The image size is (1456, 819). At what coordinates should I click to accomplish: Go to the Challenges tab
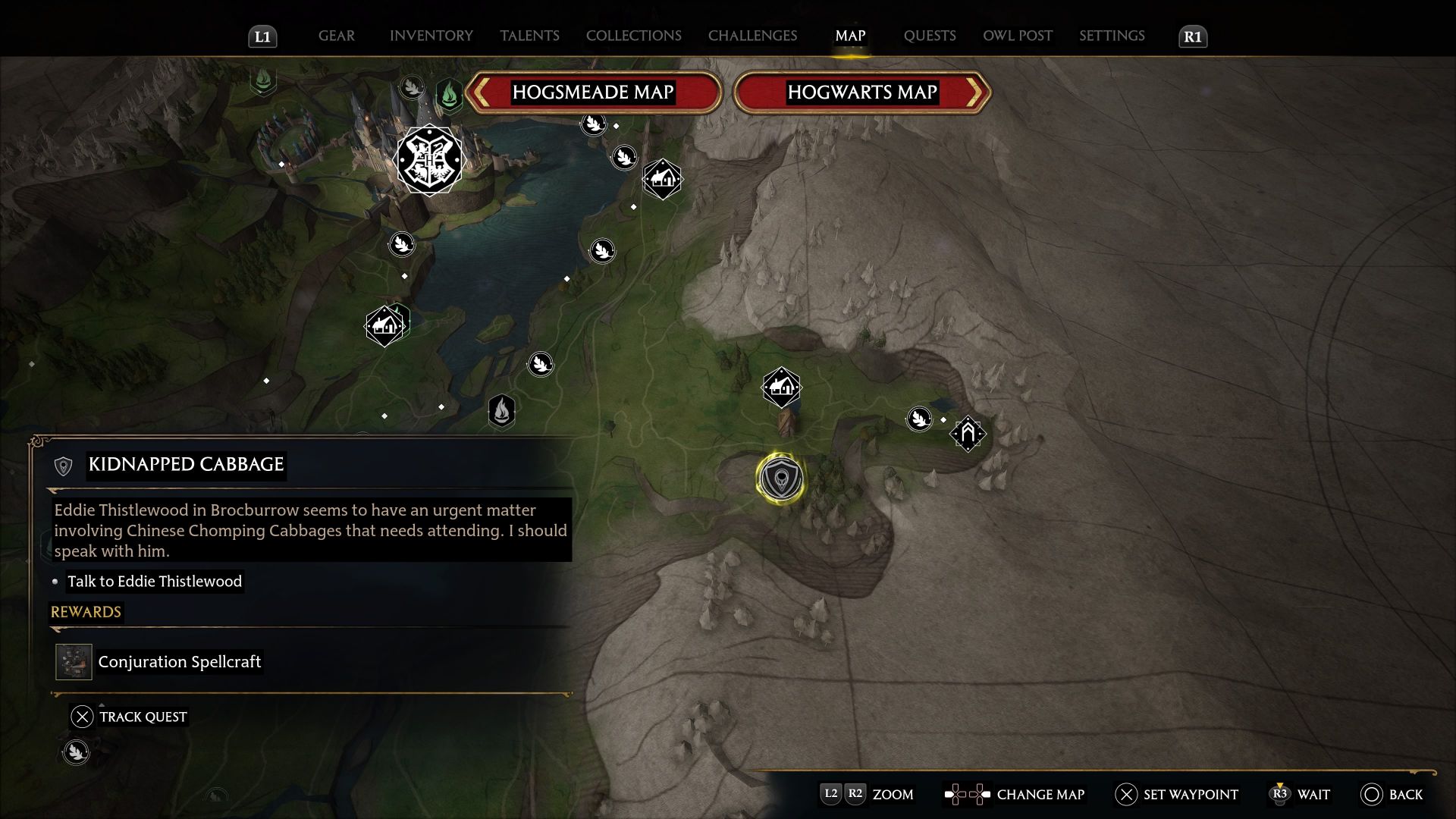[752, 36]
